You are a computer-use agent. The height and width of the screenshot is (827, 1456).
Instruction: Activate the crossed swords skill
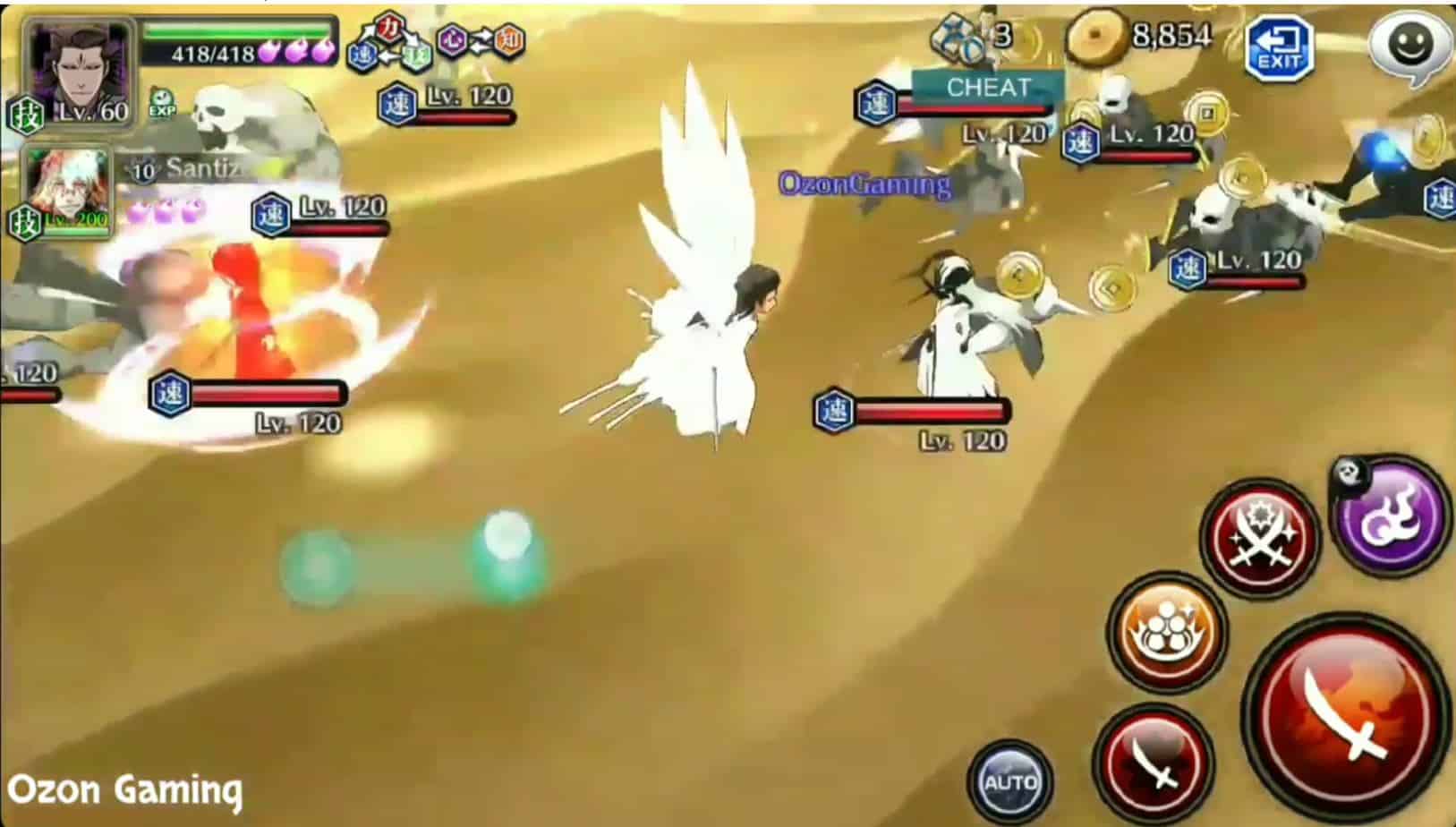coord(1259,538)
